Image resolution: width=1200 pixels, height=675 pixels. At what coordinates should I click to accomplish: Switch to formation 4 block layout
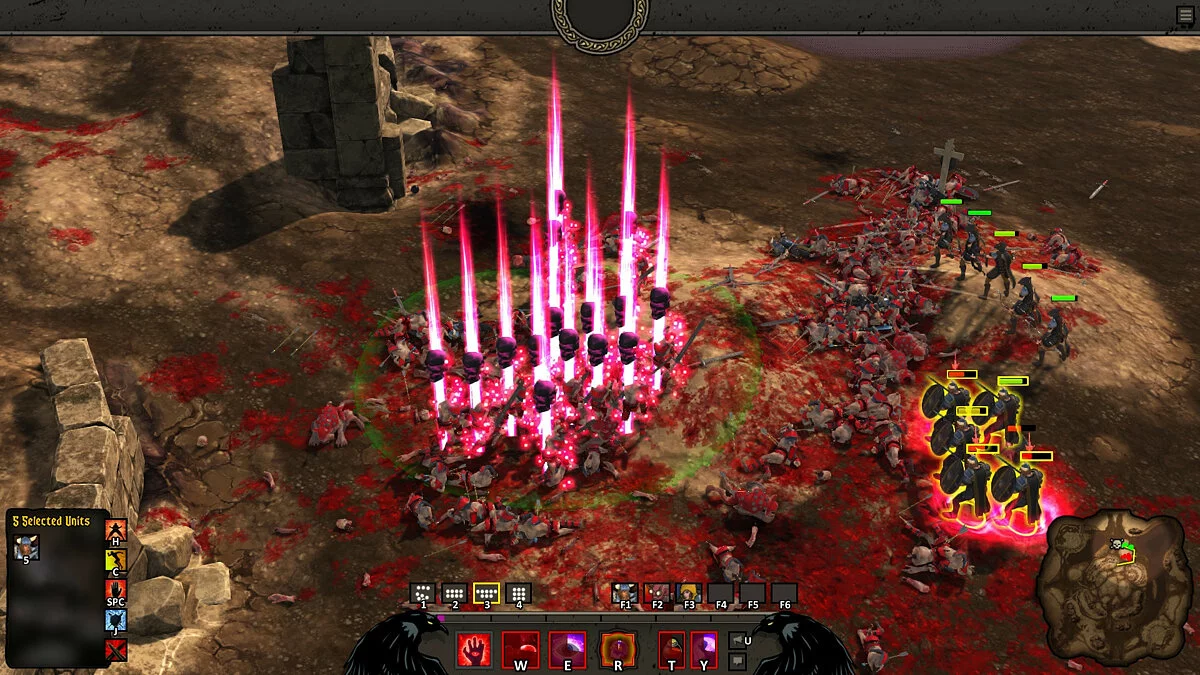(518, 593)
